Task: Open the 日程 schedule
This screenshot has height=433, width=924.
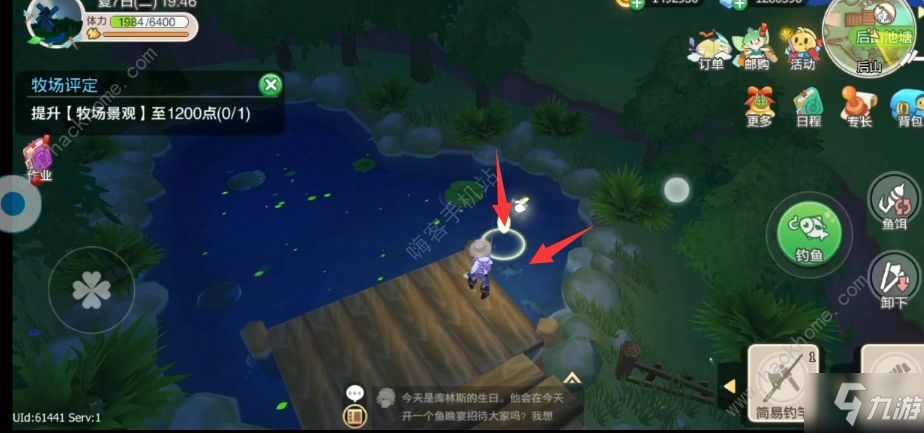Action: point(808,106)
